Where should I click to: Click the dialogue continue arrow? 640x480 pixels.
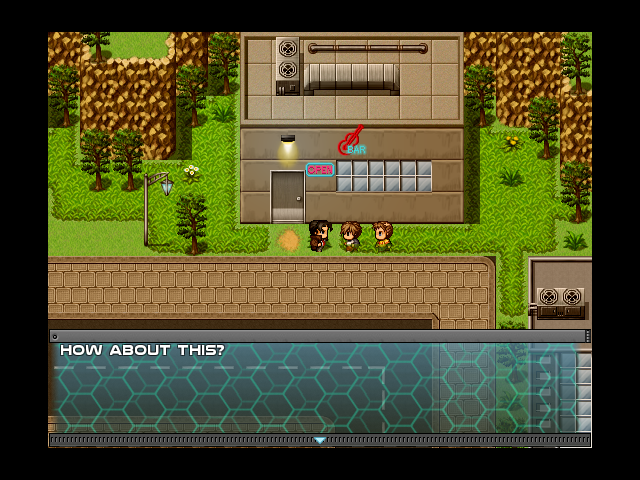(x=320, y=440)
